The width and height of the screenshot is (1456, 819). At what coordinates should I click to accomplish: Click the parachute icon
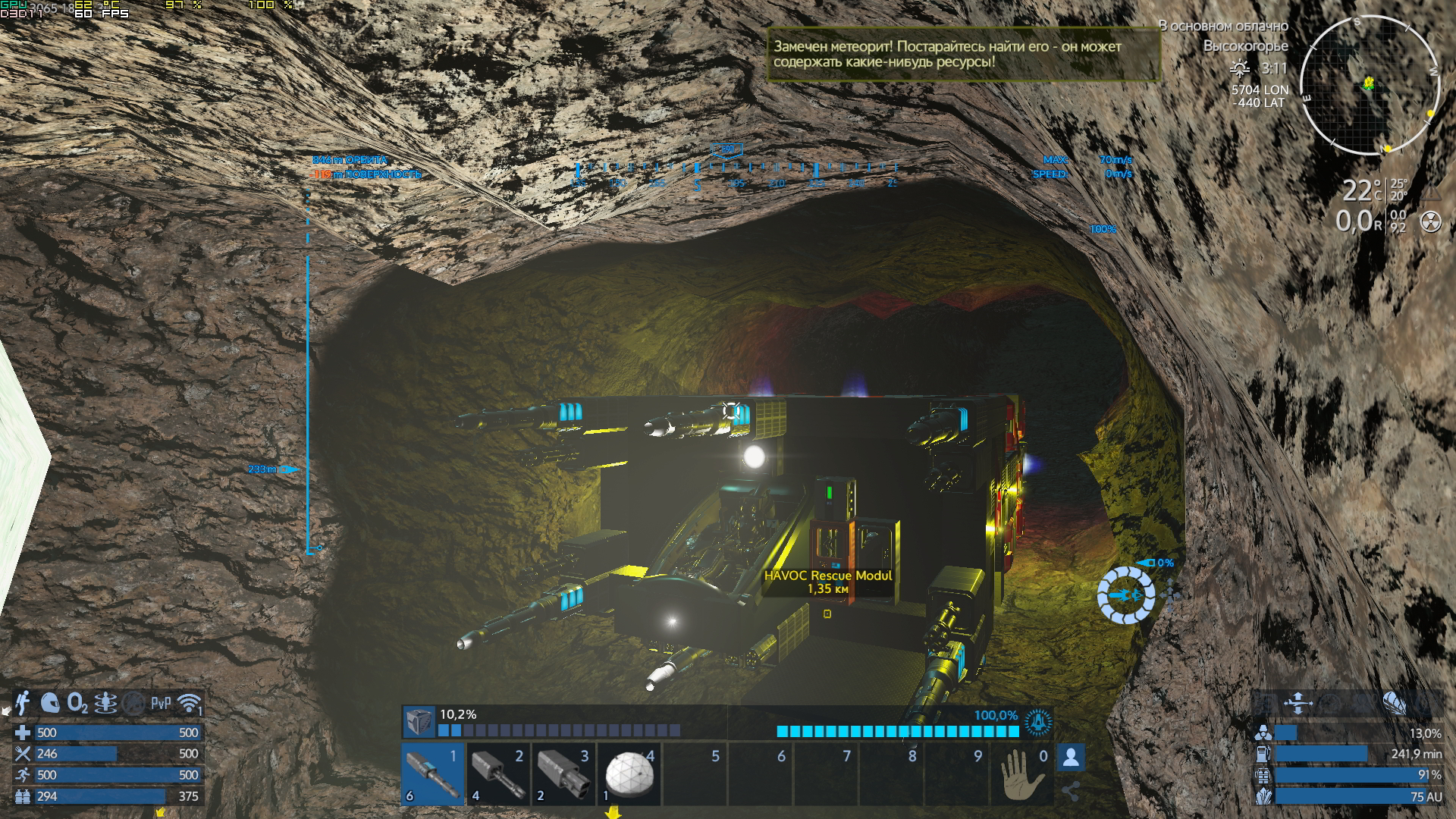pos(1394,703)
